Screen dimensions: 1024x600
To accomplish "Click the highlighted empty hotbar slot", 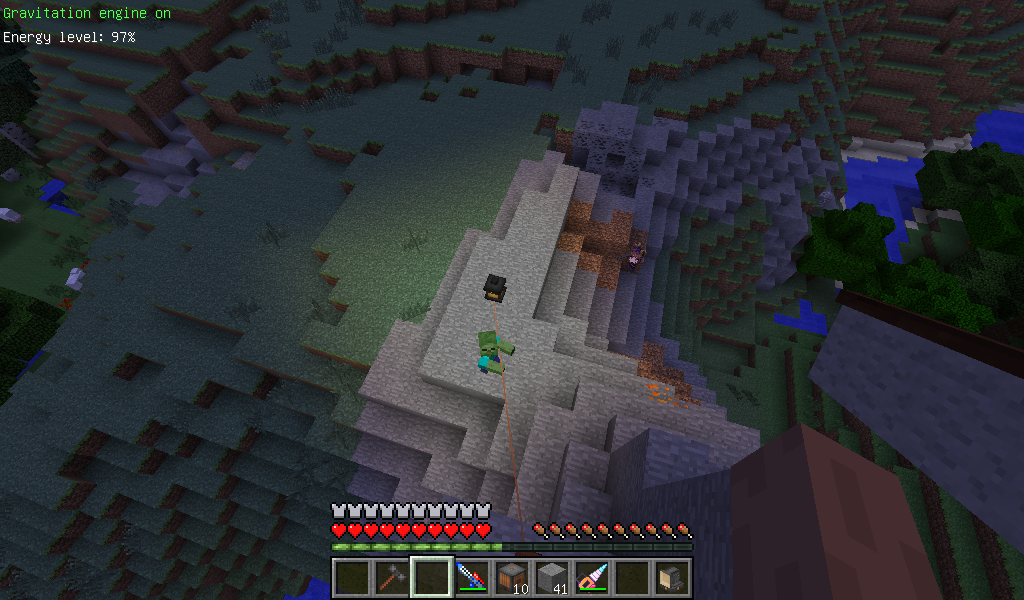I will [x=431, y=578].
